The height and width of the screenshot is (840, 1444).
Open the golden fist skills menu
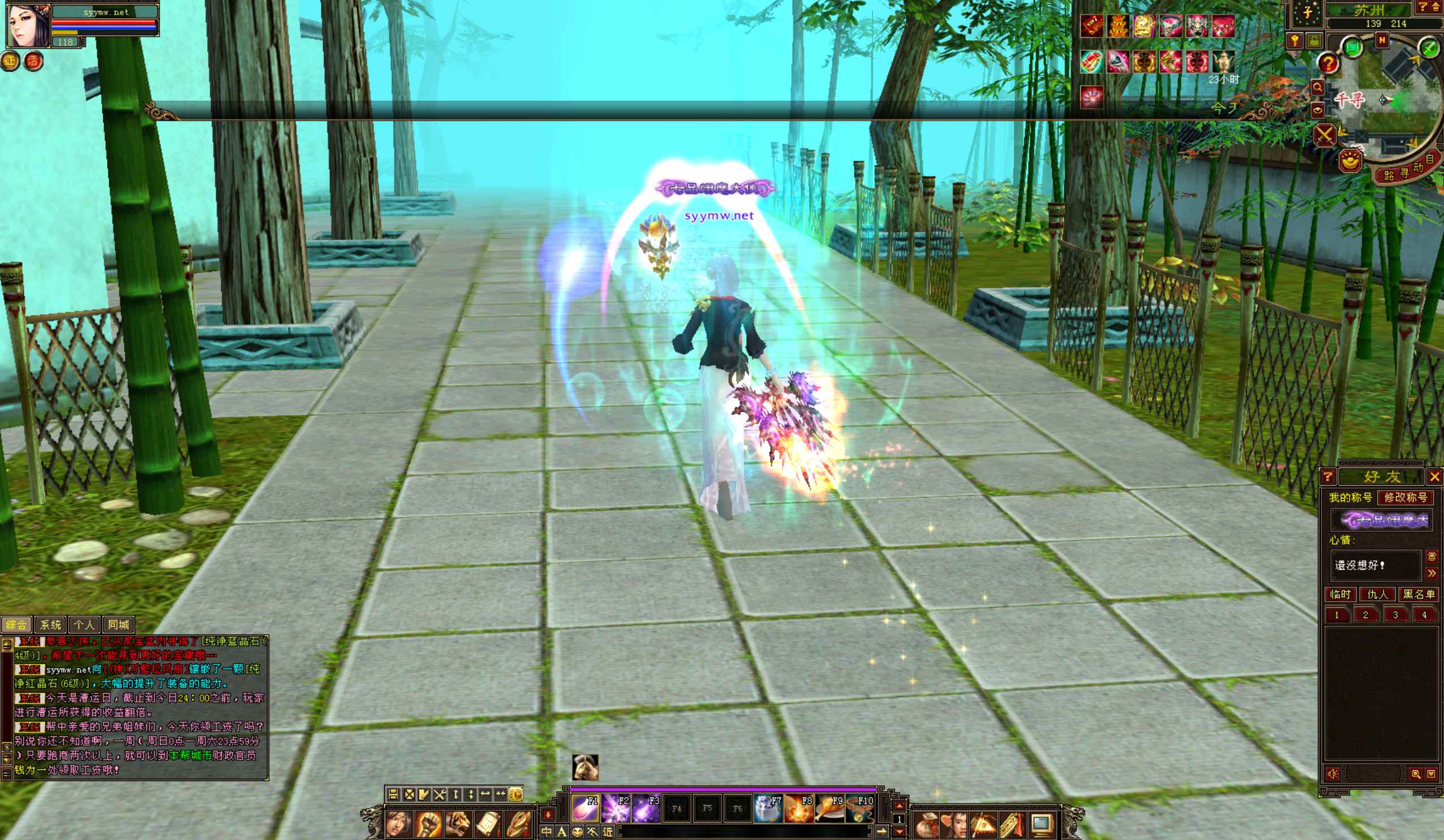click(428, 825)
